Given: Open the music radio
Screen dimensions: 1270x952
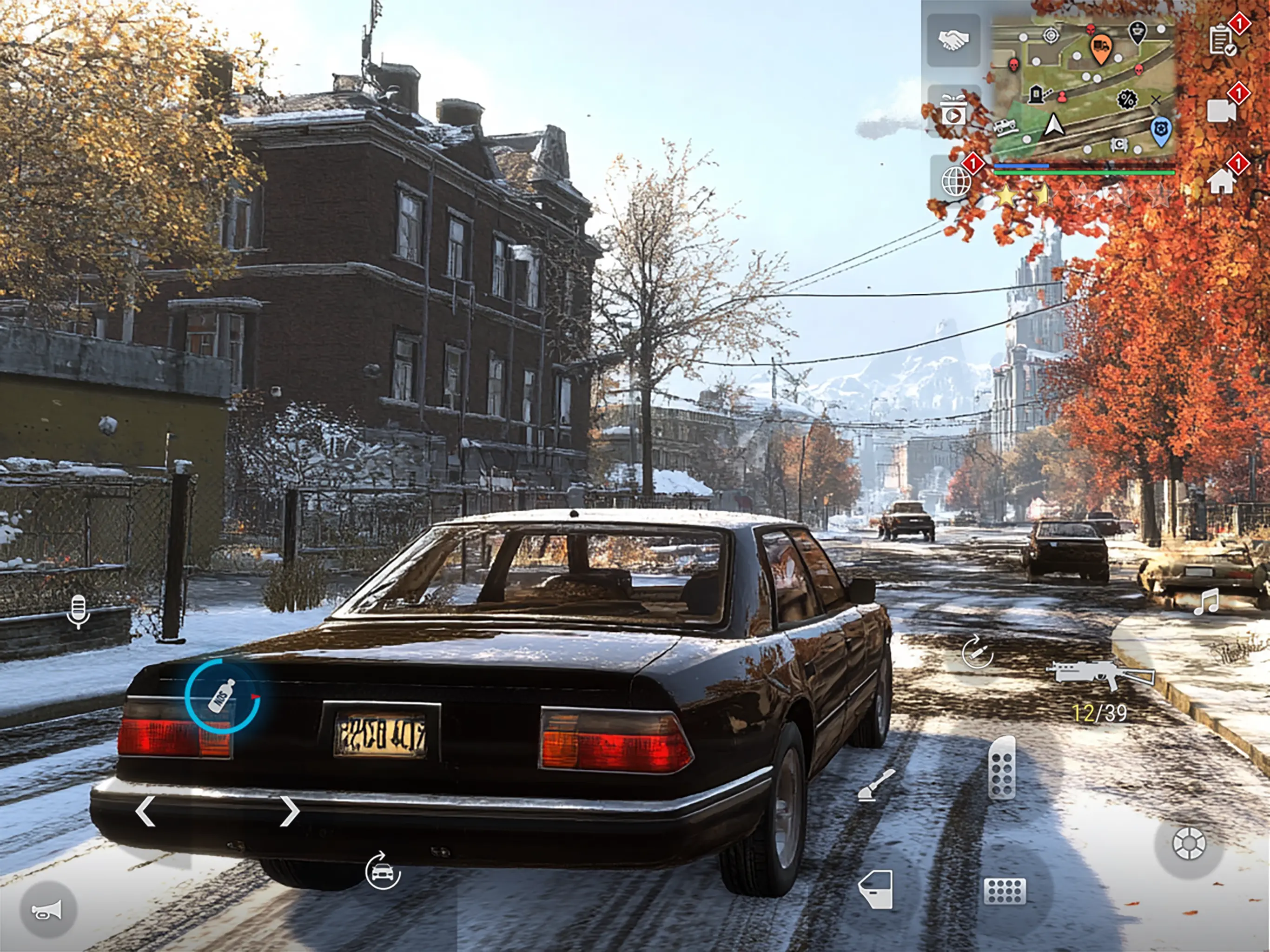Looking at the screenshot, I should [1206, 602].
